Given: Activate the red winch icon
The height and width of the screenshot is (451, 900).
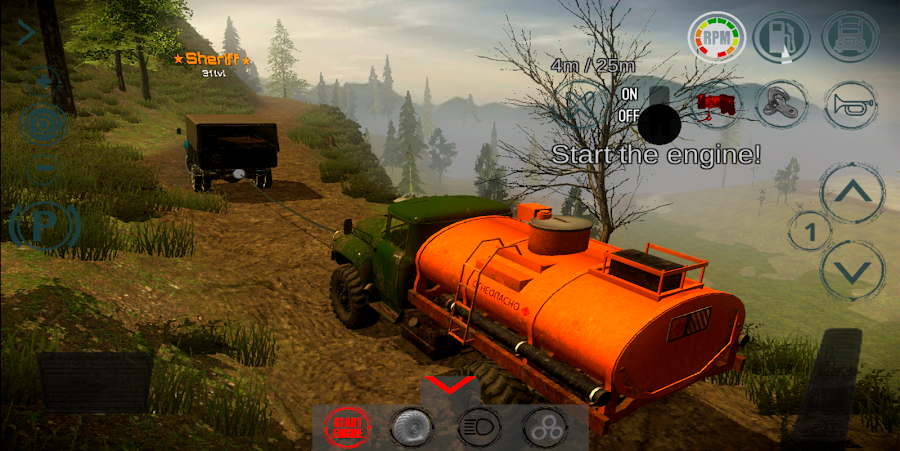Looking at the screenshot, I should (x=716, y=103).
